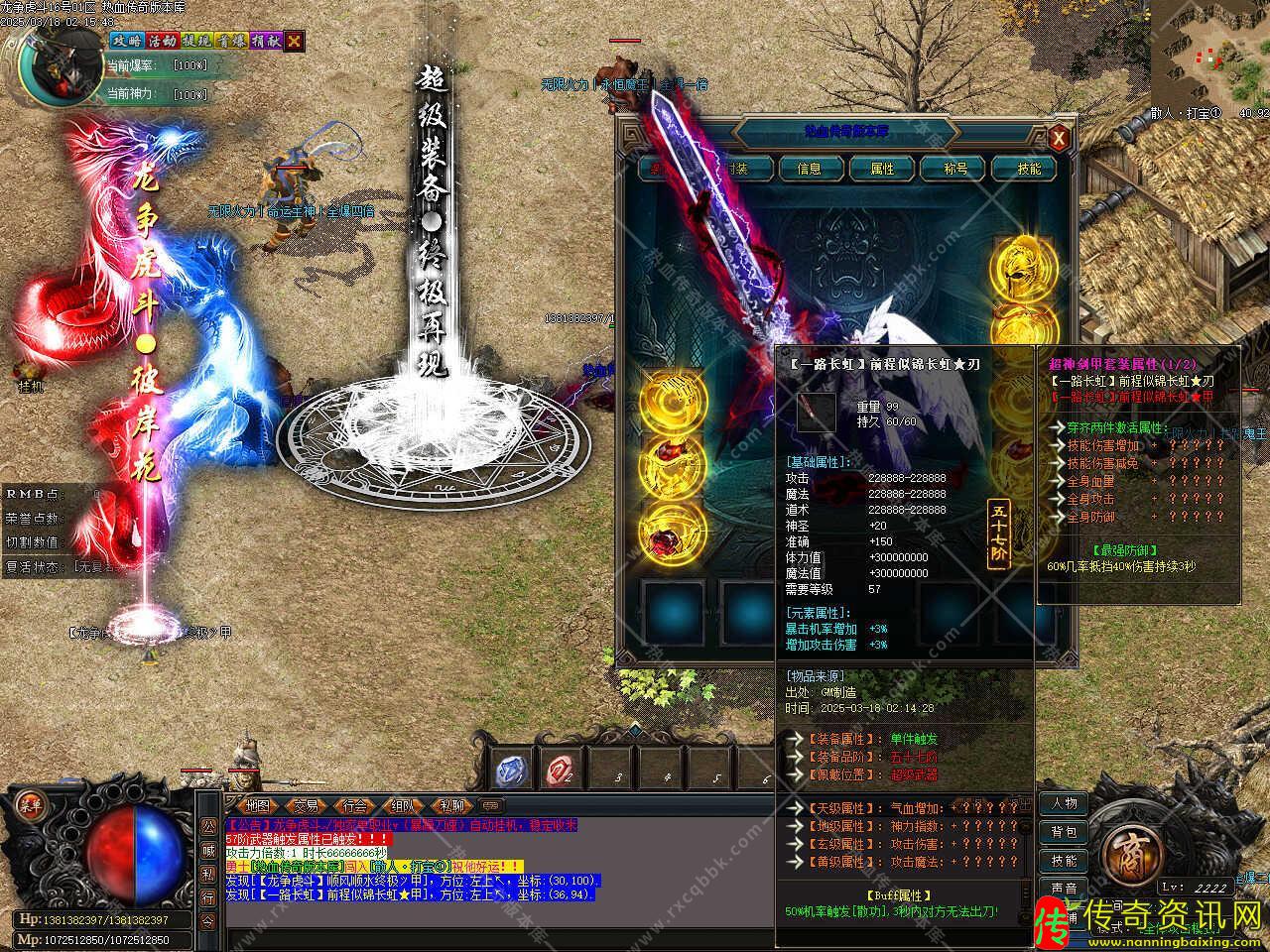Open the 行会 guild button

click(355, 805)
